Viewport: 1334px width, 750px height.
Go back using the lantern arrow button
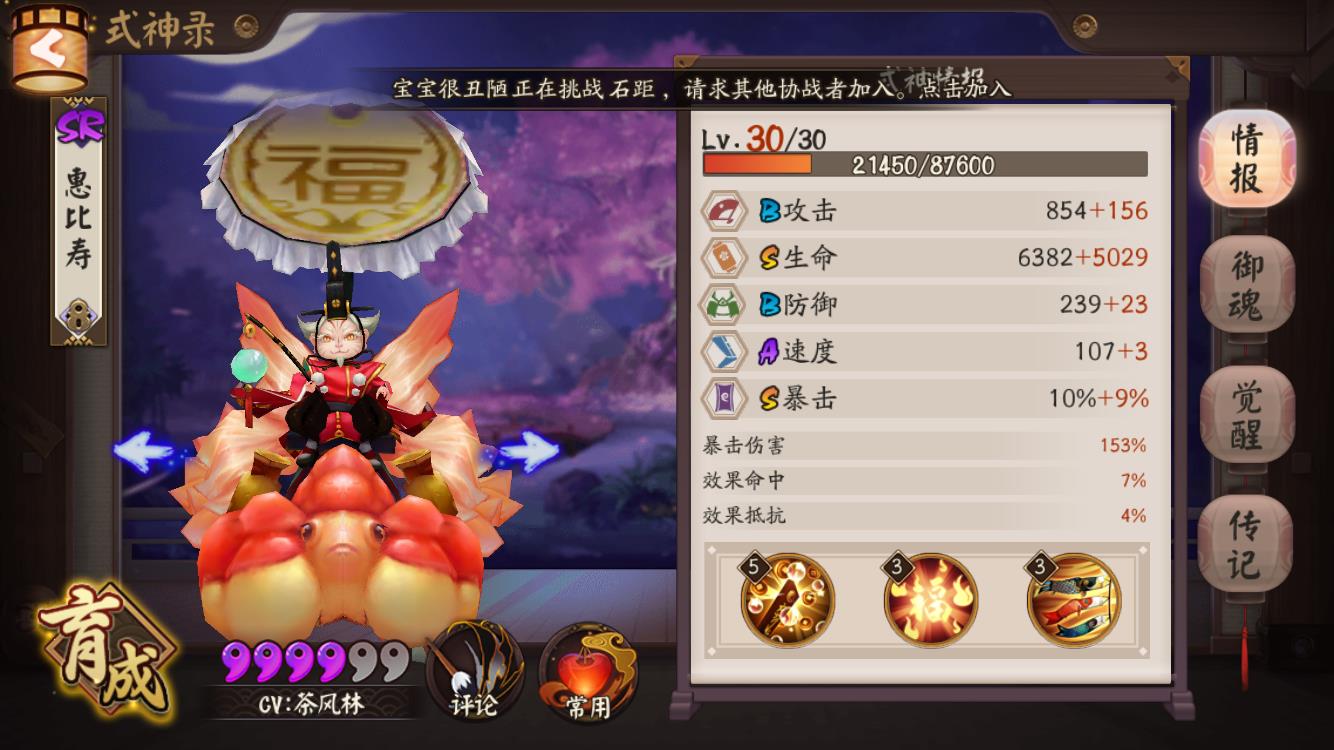click(x=48, y=50)
